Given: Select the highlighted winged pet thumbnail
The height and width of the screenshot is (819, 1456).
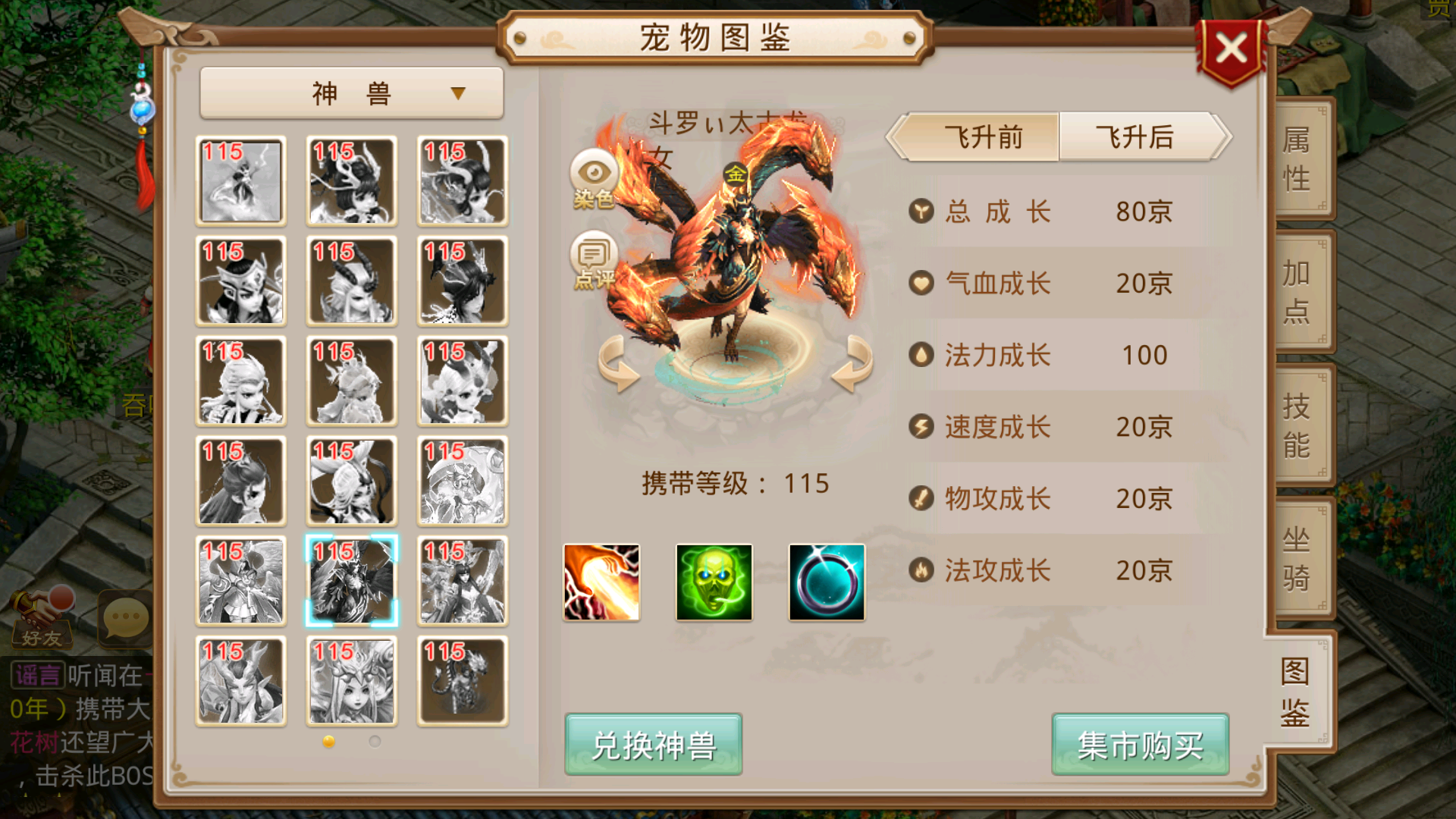Looking at the screenshot, I should point(350,580).
